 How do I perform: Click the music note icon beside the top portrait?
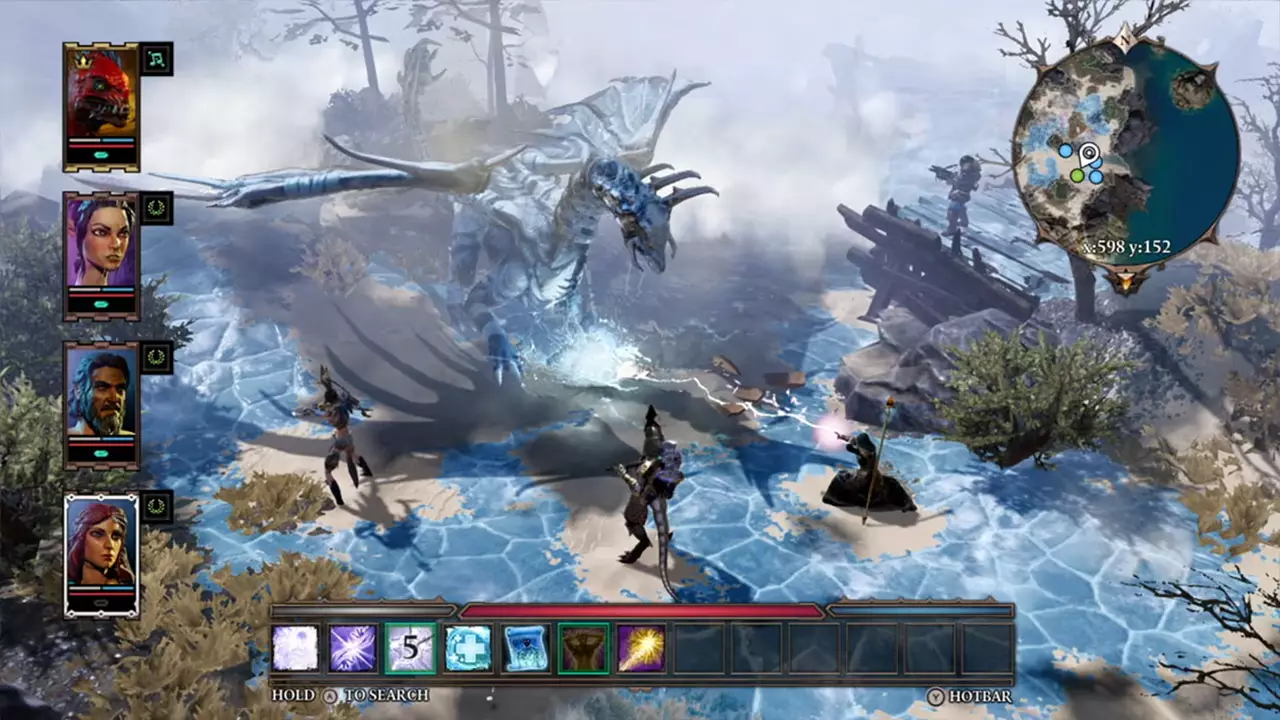(x=155, y=59)
